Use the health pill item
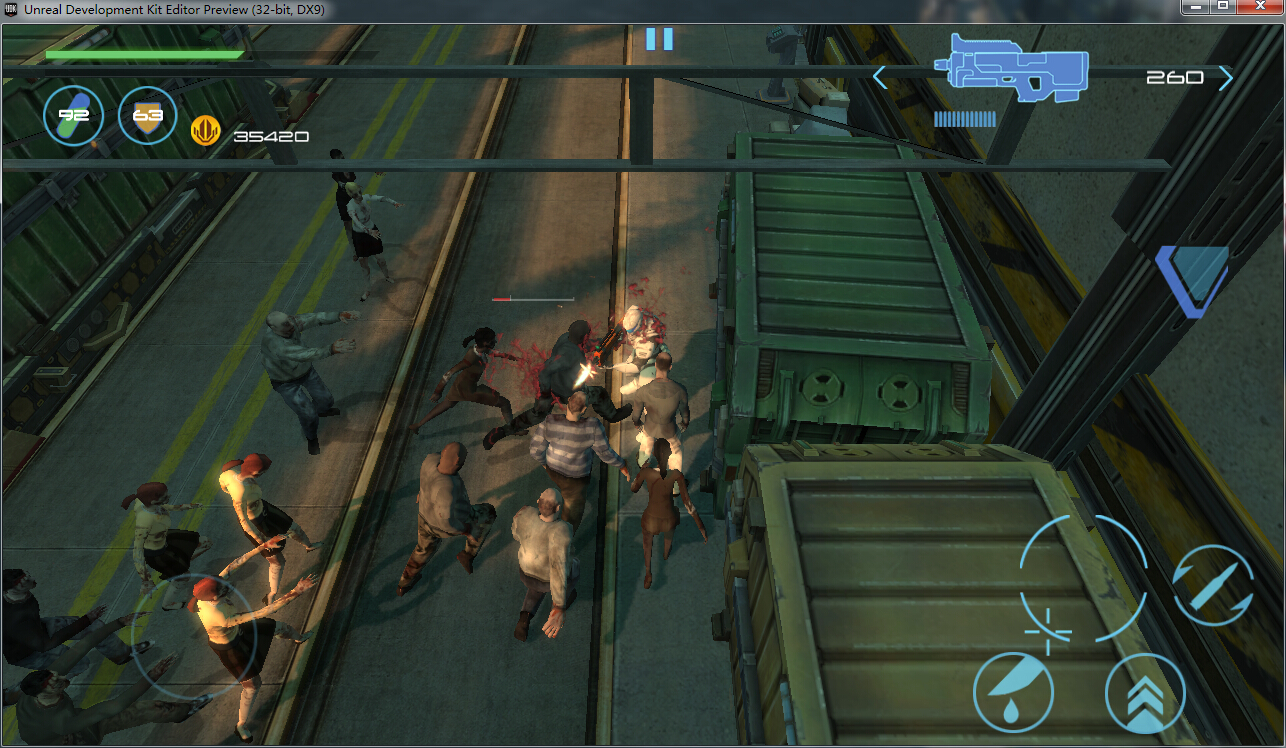This screenshot has width=1286, height=748. click(73, 116)
